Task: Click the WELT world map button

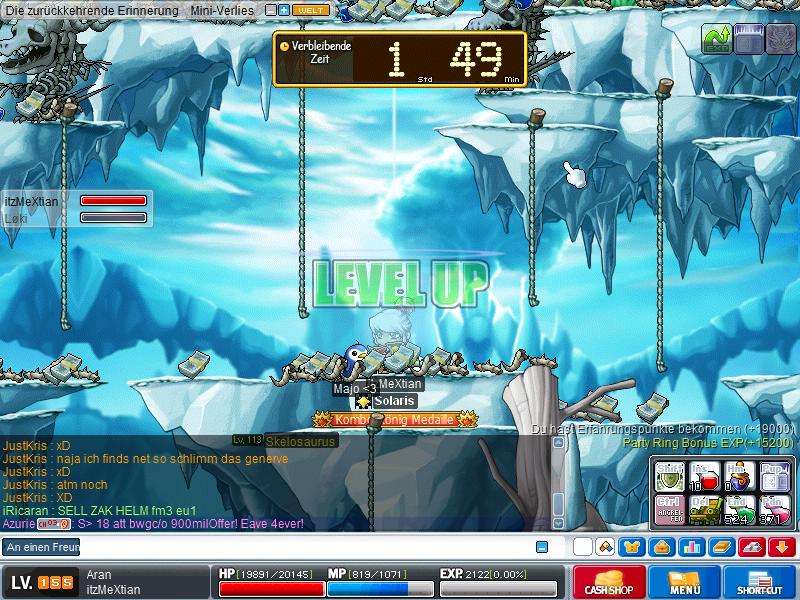Action: [x=310, y=10]
